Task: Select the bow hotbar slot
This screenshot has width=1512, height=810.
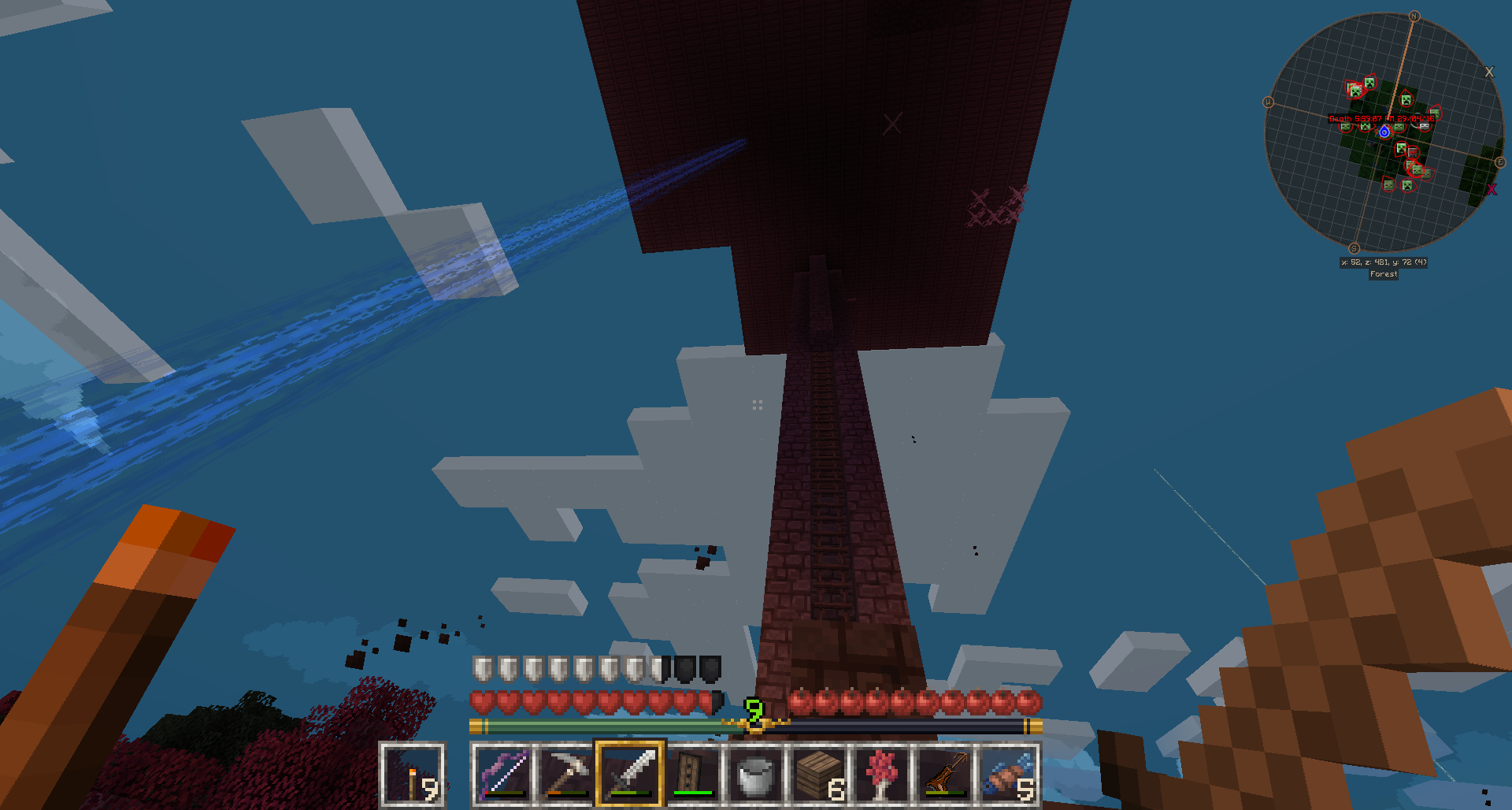Action: (503, 774)
